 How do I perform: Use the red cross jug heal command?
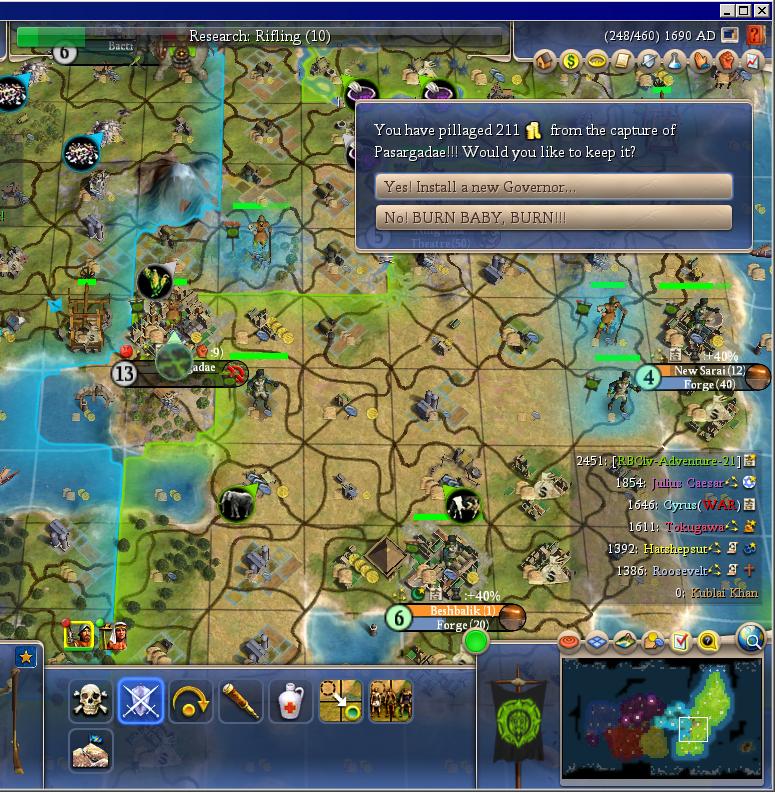click(290, 701)
